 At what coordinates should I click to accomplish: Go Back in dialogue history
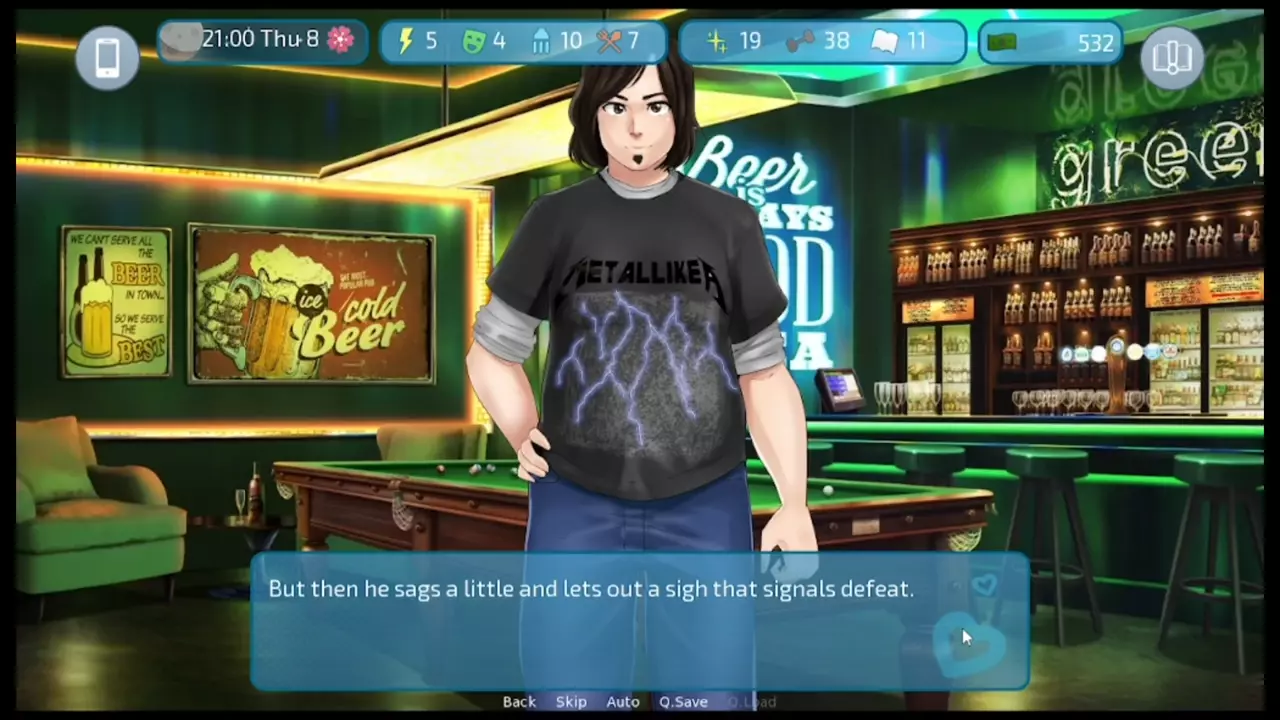tap(519, 702)
